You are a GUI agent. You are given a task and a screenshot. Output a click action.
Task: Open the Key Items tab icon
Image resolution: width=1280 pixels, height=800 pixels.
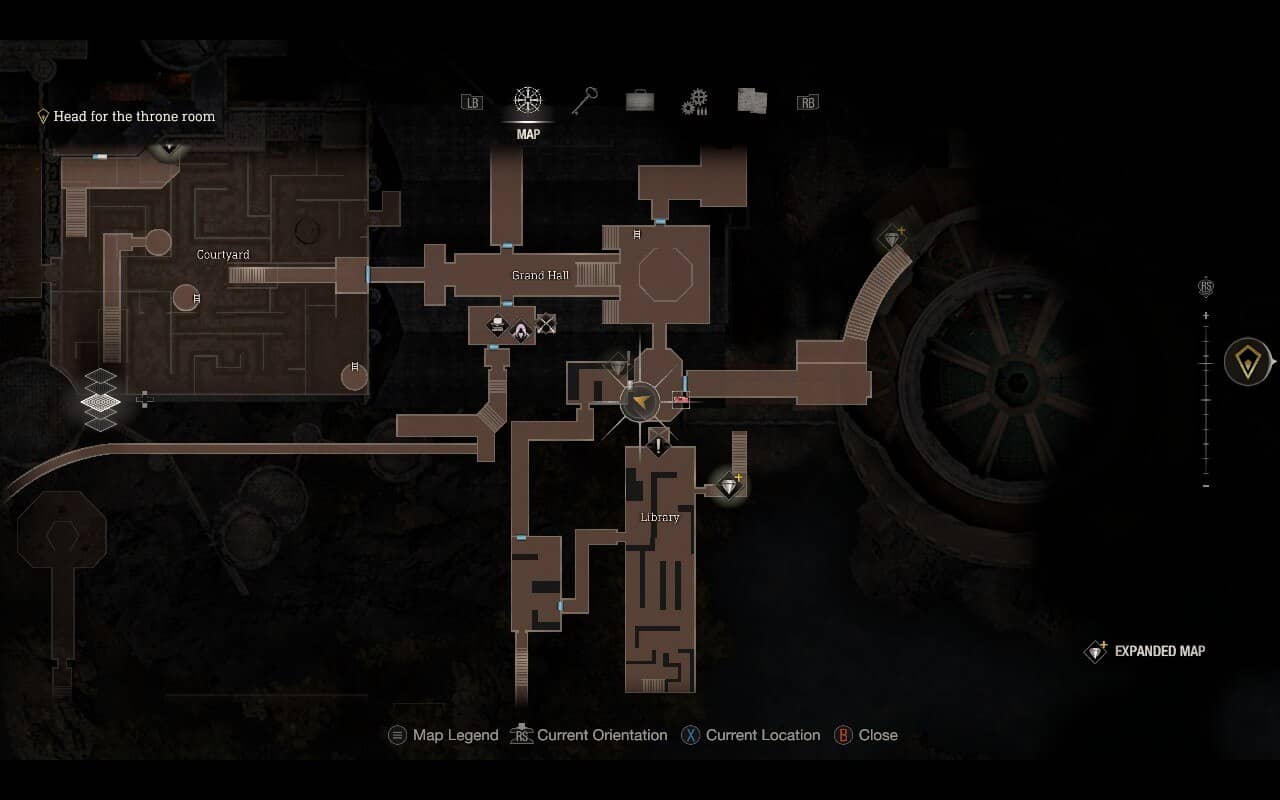tap(582, 100)
